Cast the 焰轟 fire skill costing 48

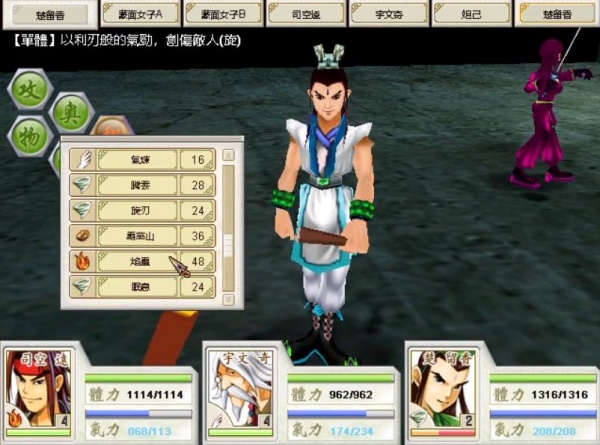point(139,262)
